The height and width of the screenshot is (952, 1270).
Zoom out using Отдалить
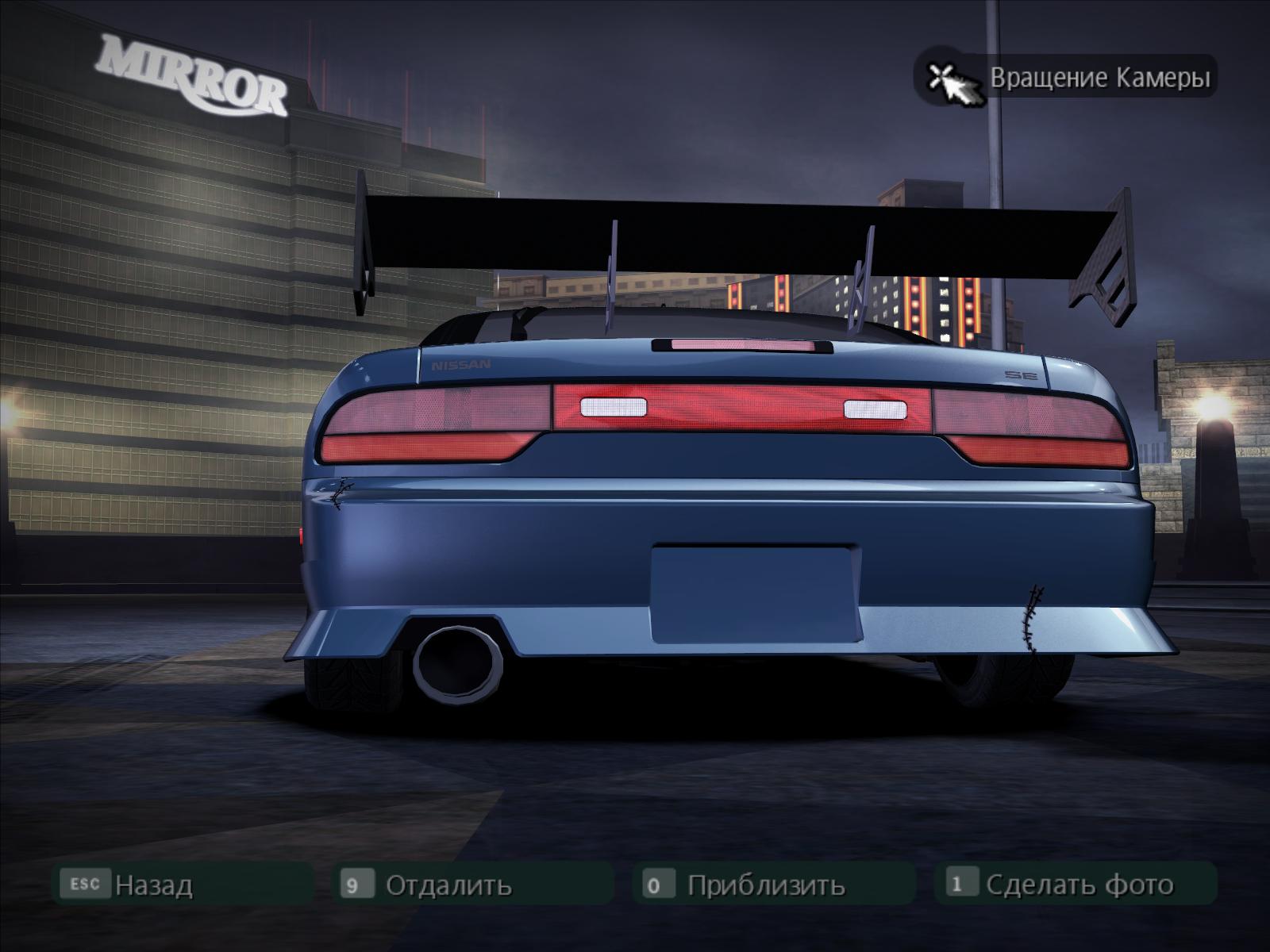click(448, 885)
